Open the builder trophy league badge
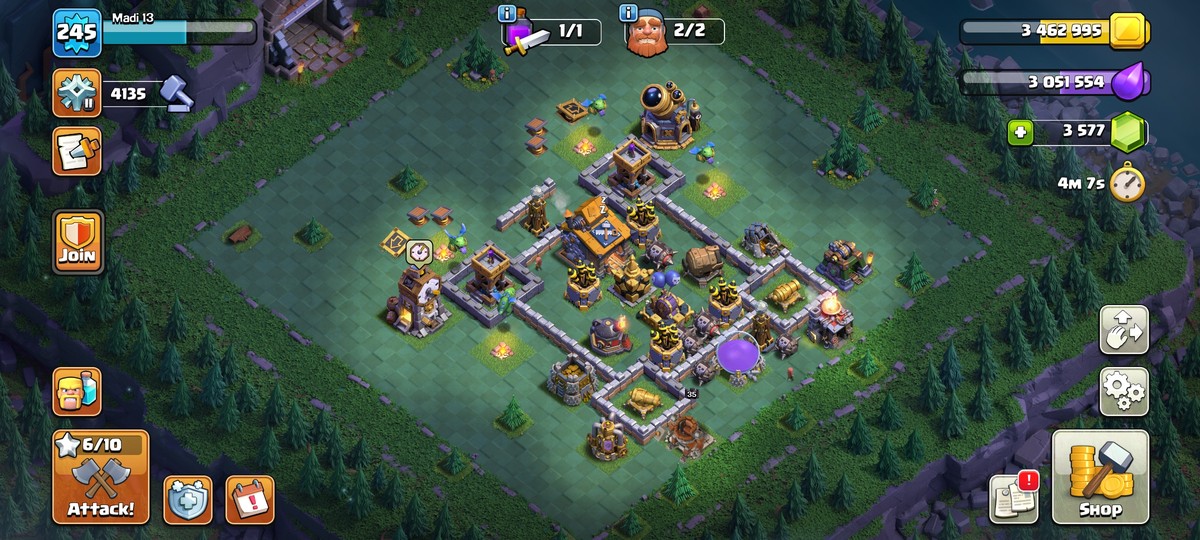The height and width of the screenshot is (540, 1200). (77, 94)
